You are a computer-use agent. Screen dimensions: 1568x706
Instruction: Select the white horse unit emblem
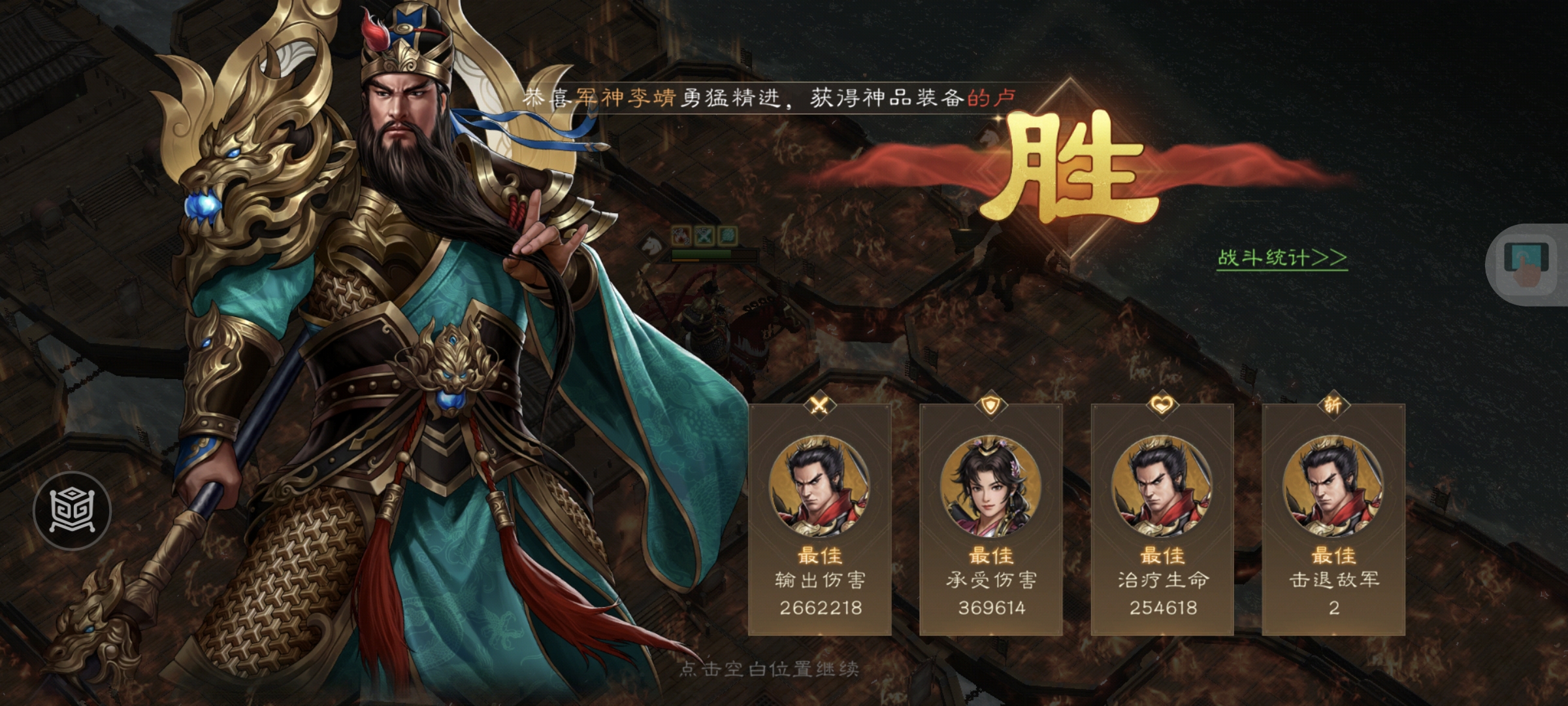pos(650,246)
